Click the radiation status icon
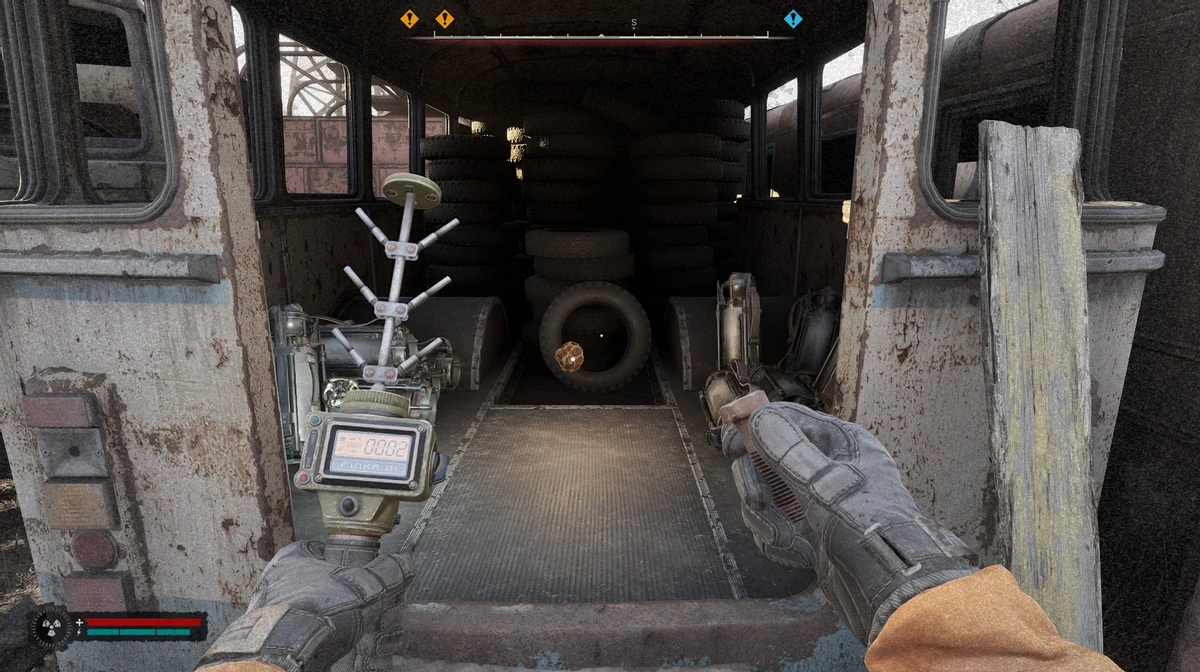Image resolution: width=1200 pixels, height=672 pixels. (49, 626)
